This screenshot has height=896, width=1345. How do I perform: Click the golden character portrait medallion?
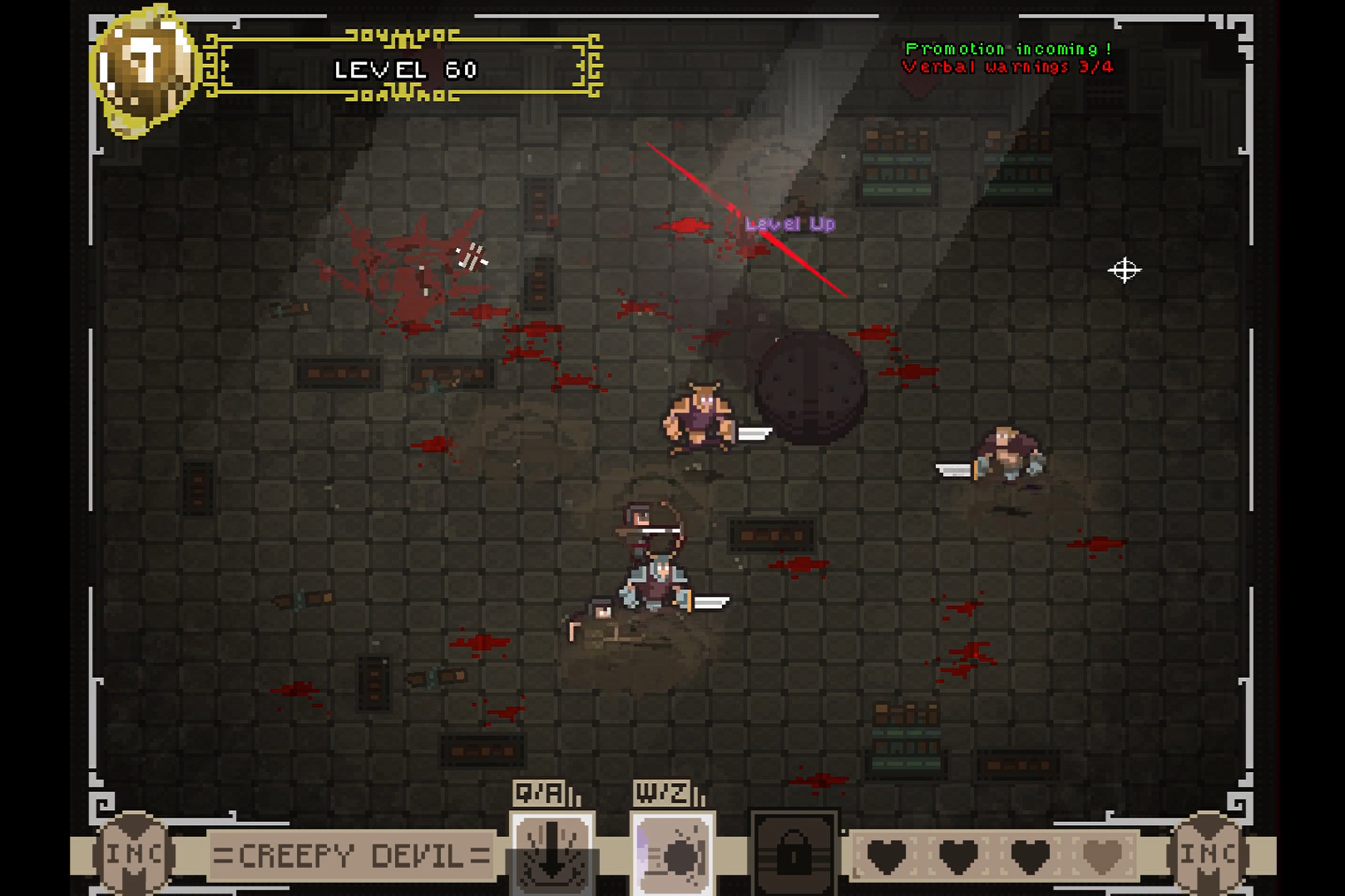tap(143, 71)
